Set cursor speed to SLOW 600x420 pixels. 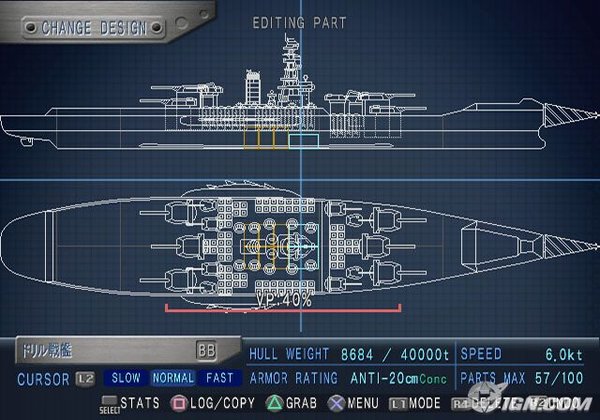125,379
